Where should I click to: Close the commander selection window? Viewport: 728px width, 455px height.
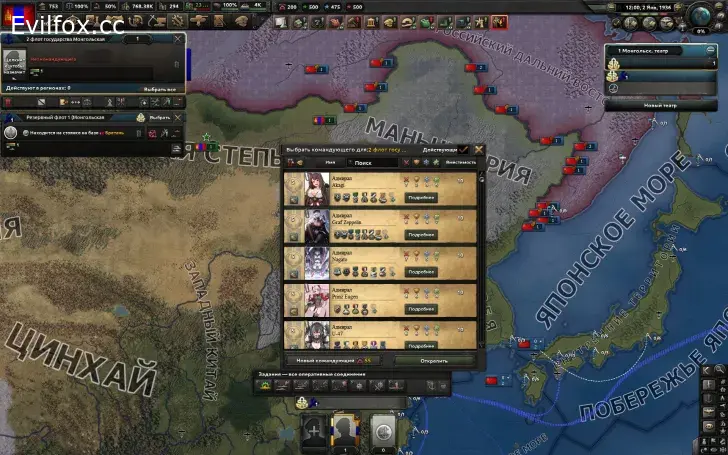(x=479, y=149)
